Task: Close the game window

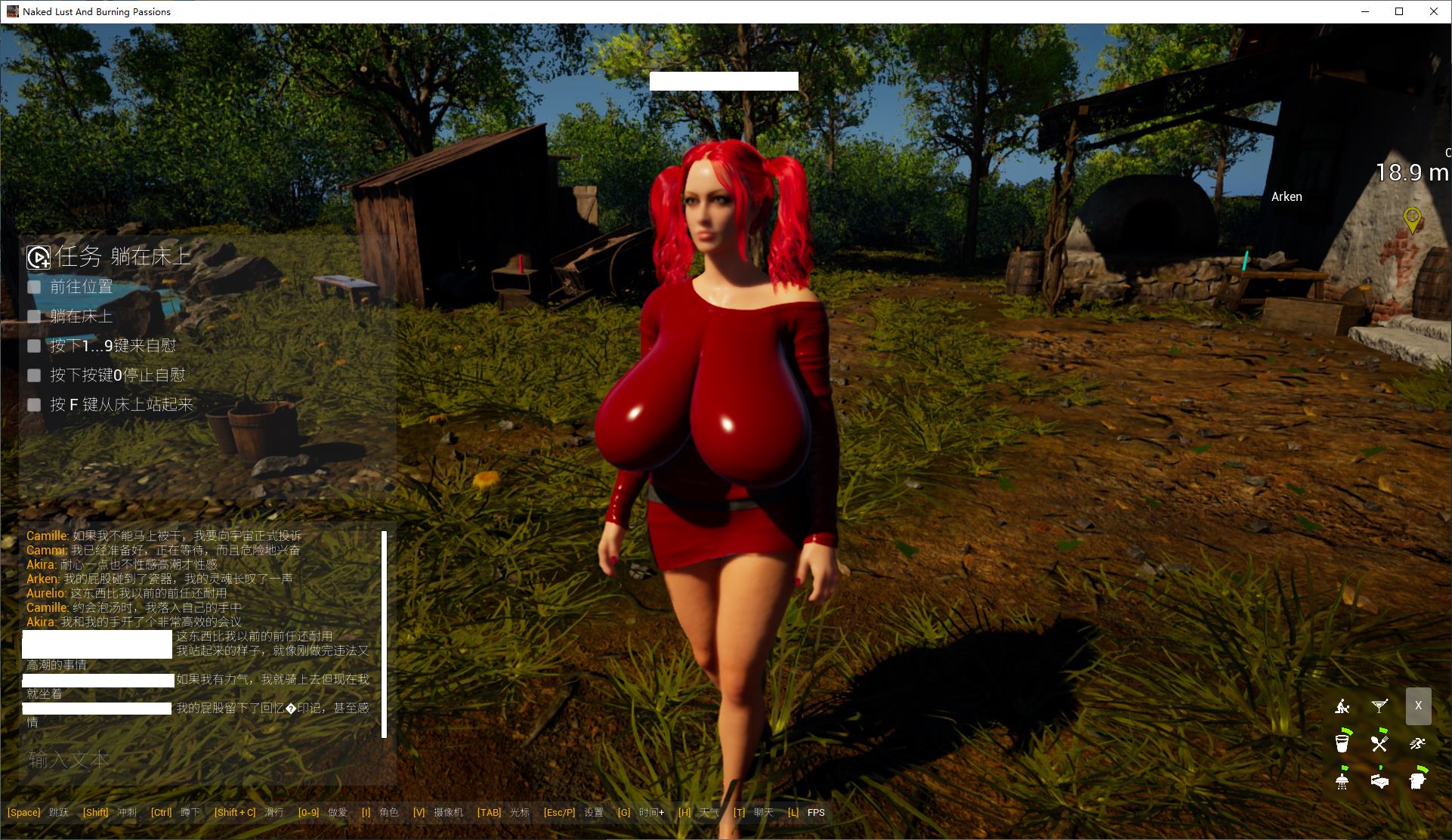Action: pos(1434,11)
